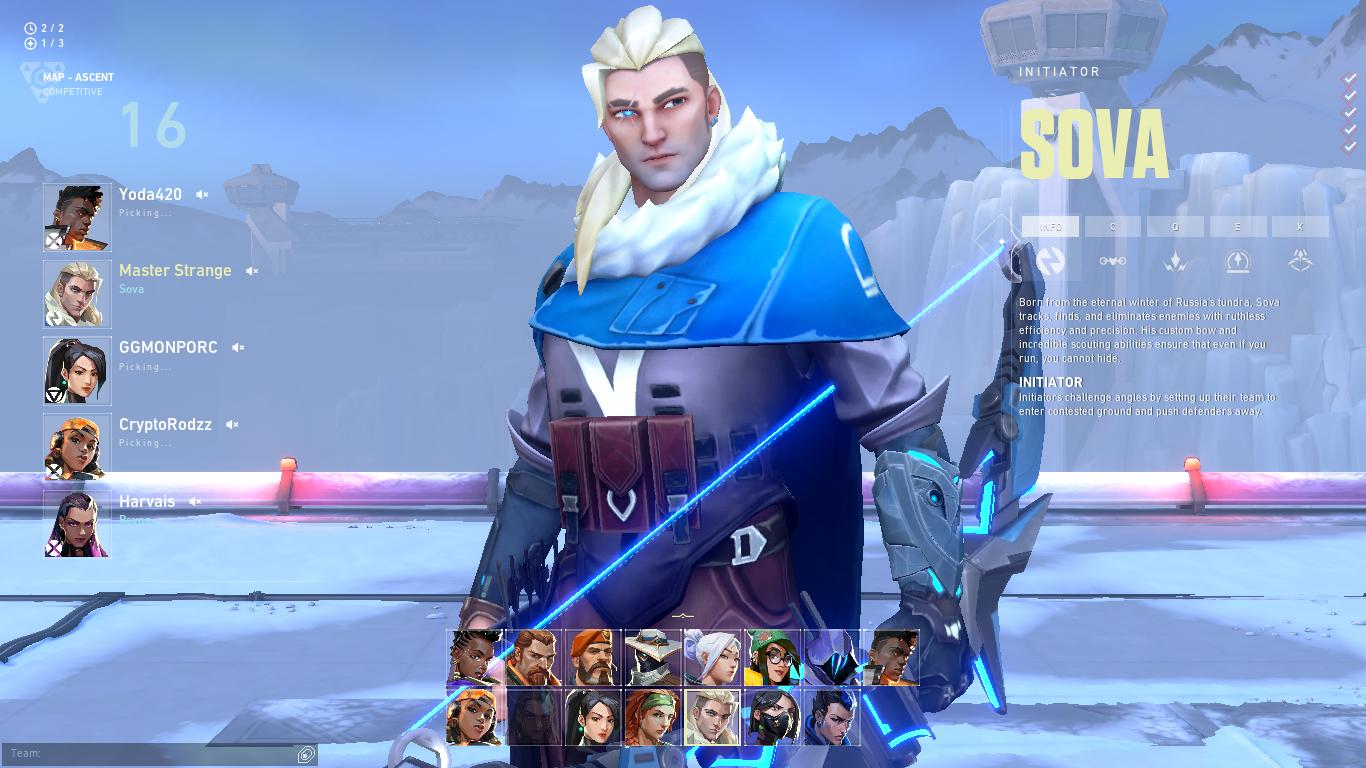Choose Jett from the agent grid
The width and height of the screenshot is (1366, 768).
(711, 657)
